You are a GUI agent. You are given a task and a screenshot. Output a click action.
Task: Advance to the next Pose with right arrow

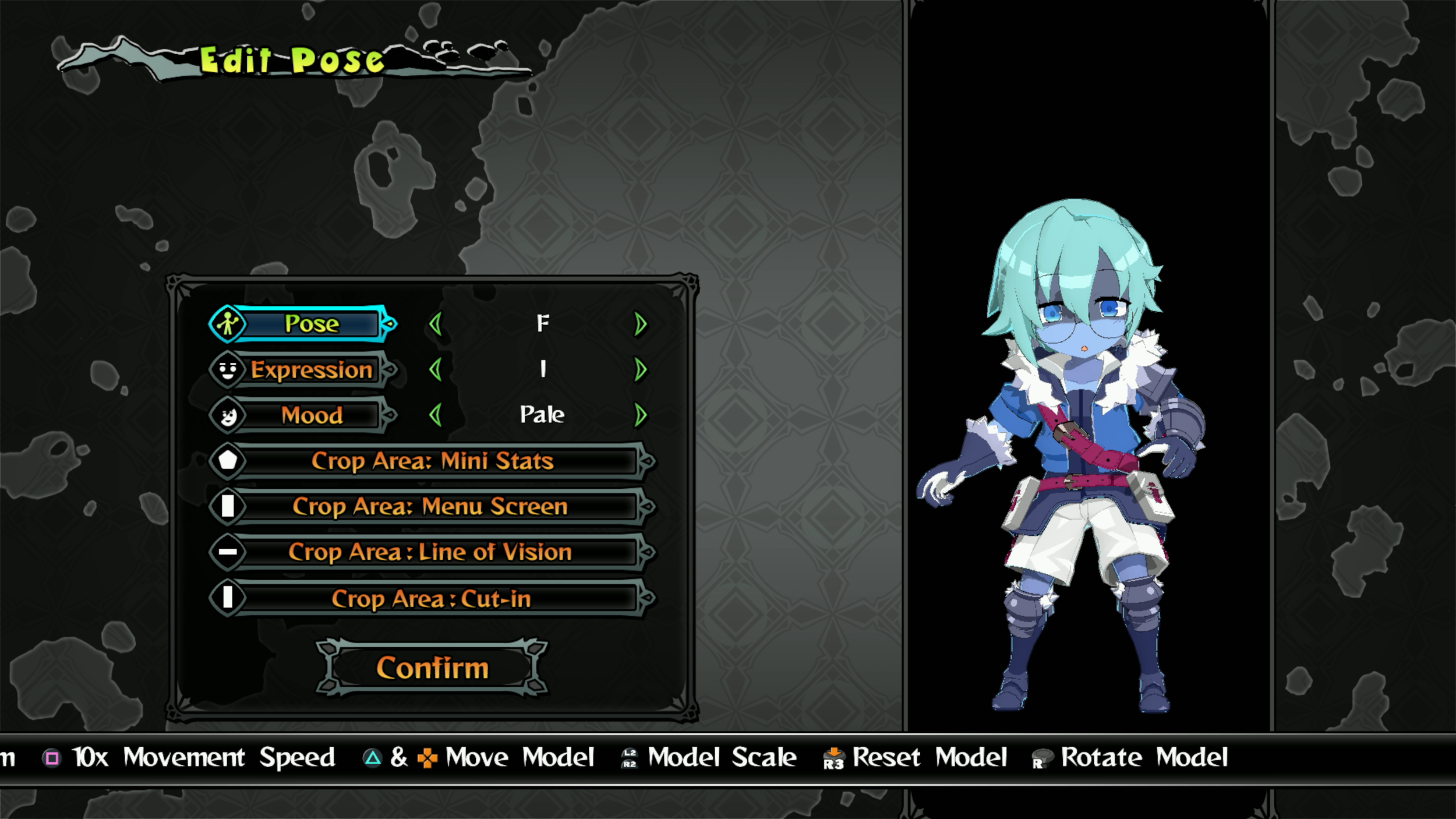tap(640, 324)
